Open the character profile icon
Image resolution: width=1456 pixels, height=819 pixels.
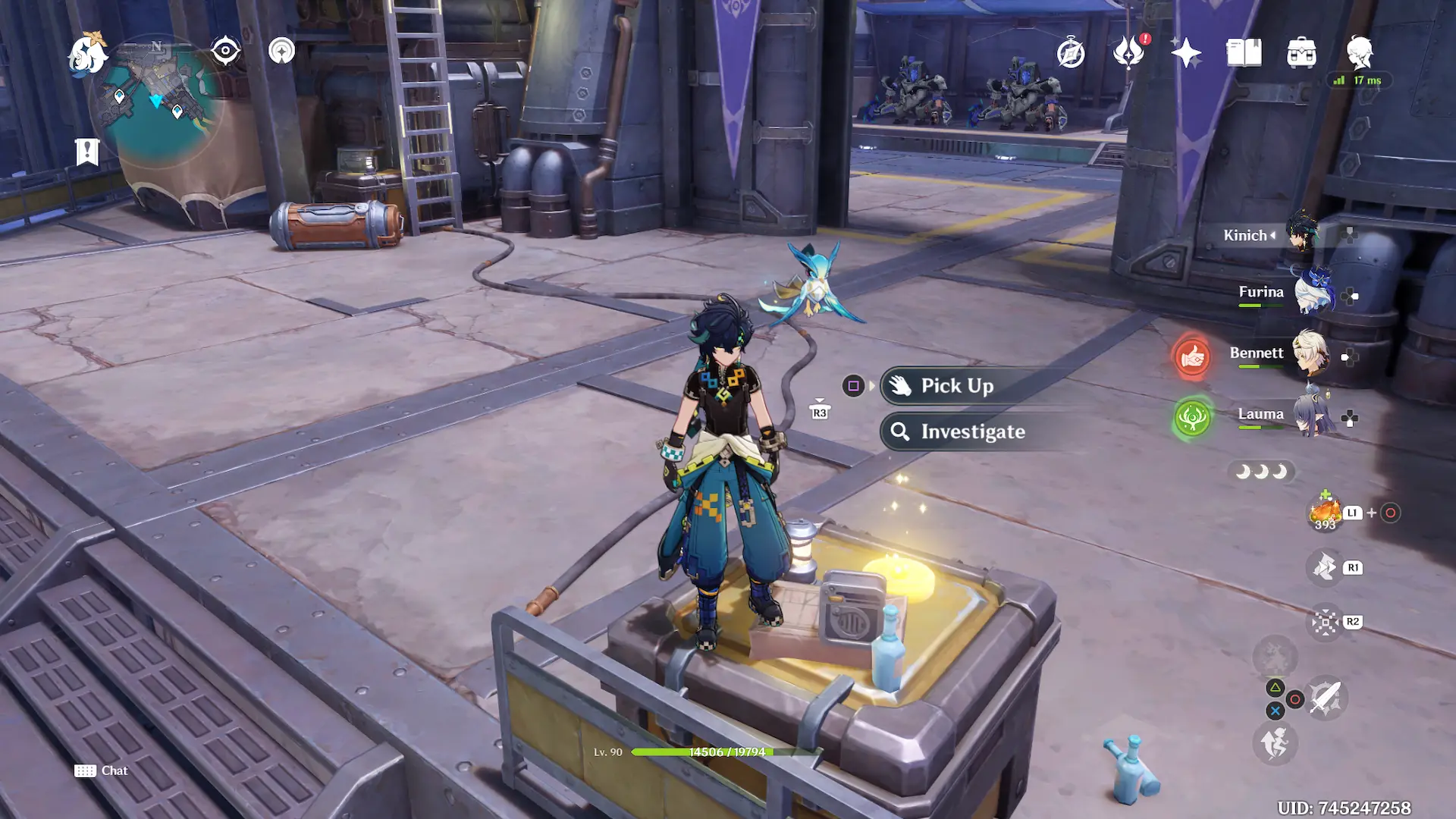(1359, 52)
